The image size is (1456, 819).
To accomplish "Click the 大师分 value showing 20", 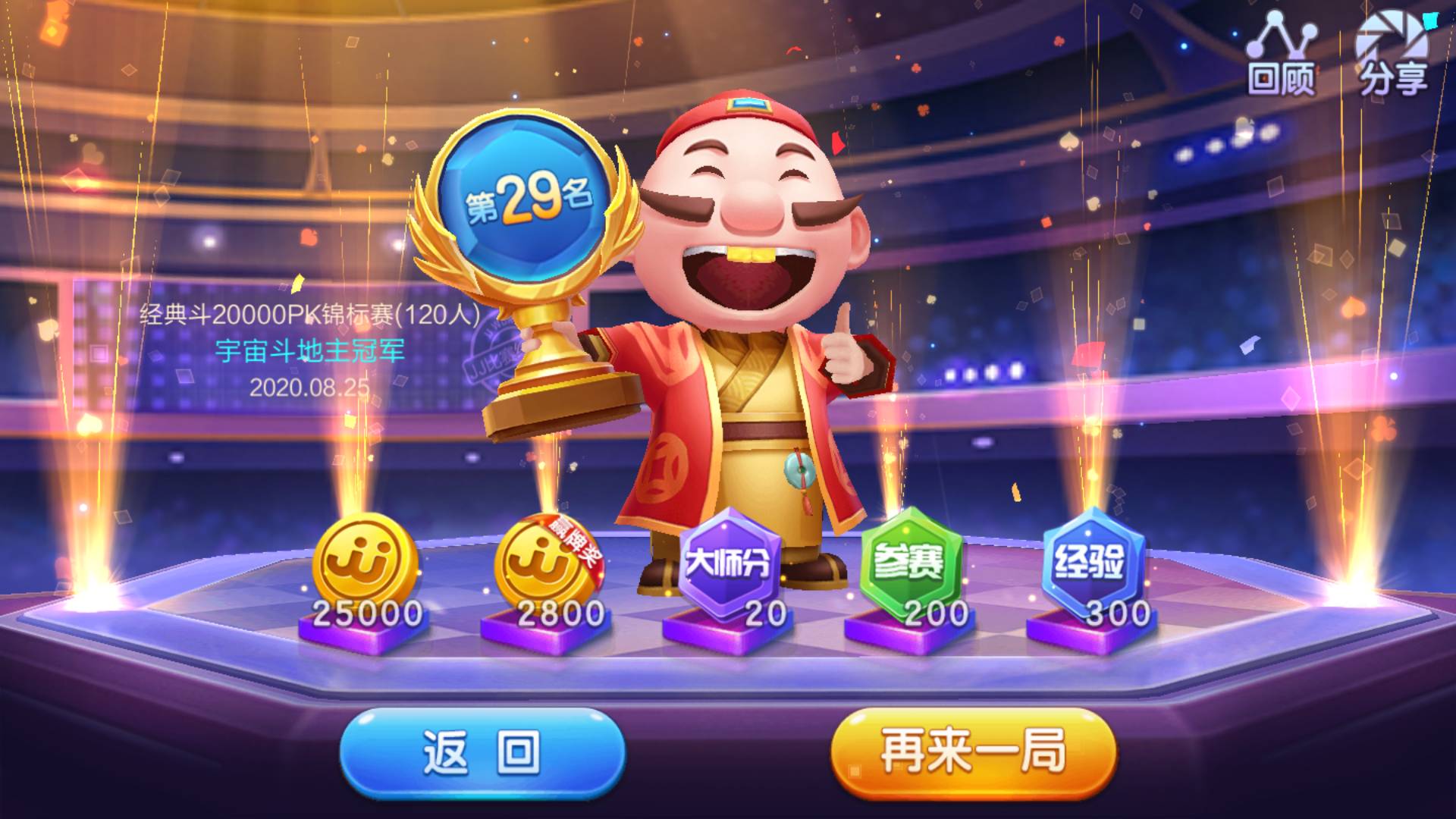I will 764,611.
